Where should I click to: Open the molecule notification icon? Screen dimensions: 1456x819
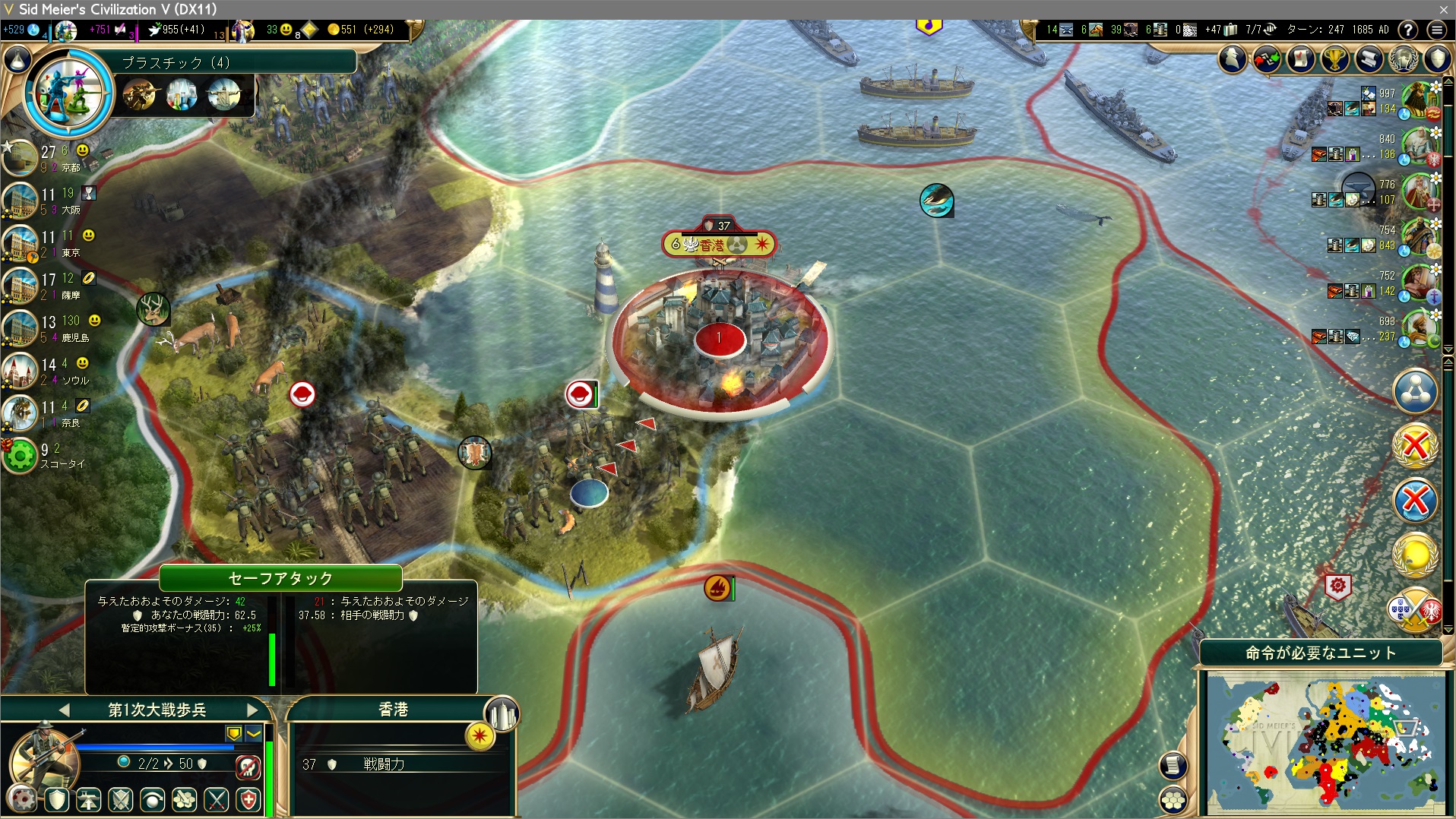[1415, 391]
